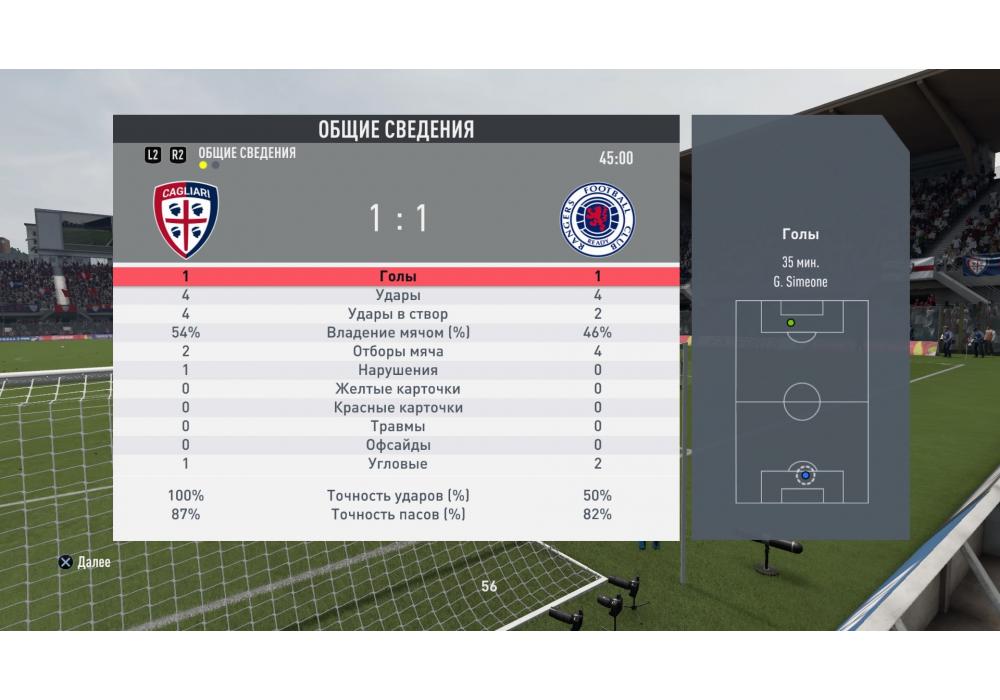Screen dimensions: 1000x700
Task: Switch to the second page indicator dot
Action: click(x=216, y=166)
